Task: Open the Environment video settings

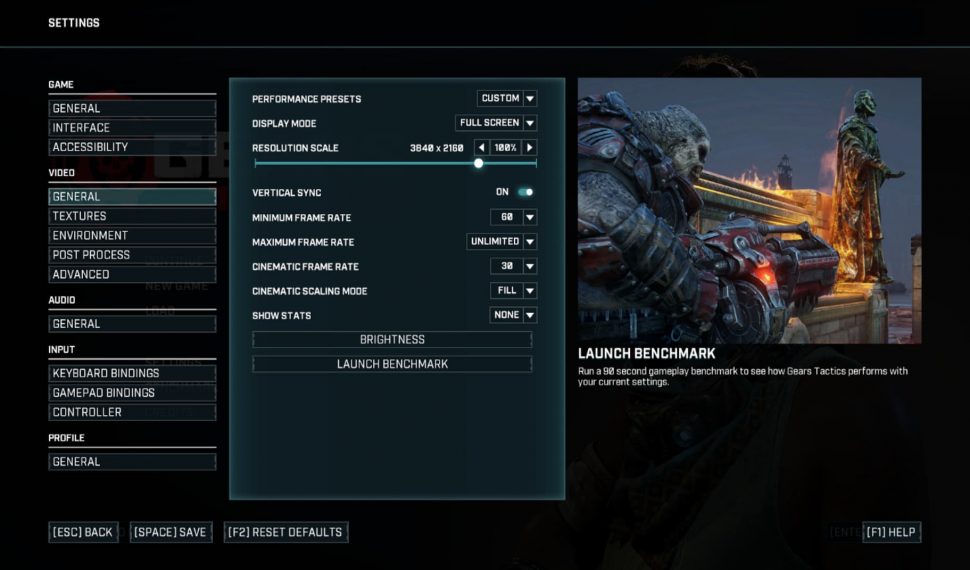Action: pos(132,236)
